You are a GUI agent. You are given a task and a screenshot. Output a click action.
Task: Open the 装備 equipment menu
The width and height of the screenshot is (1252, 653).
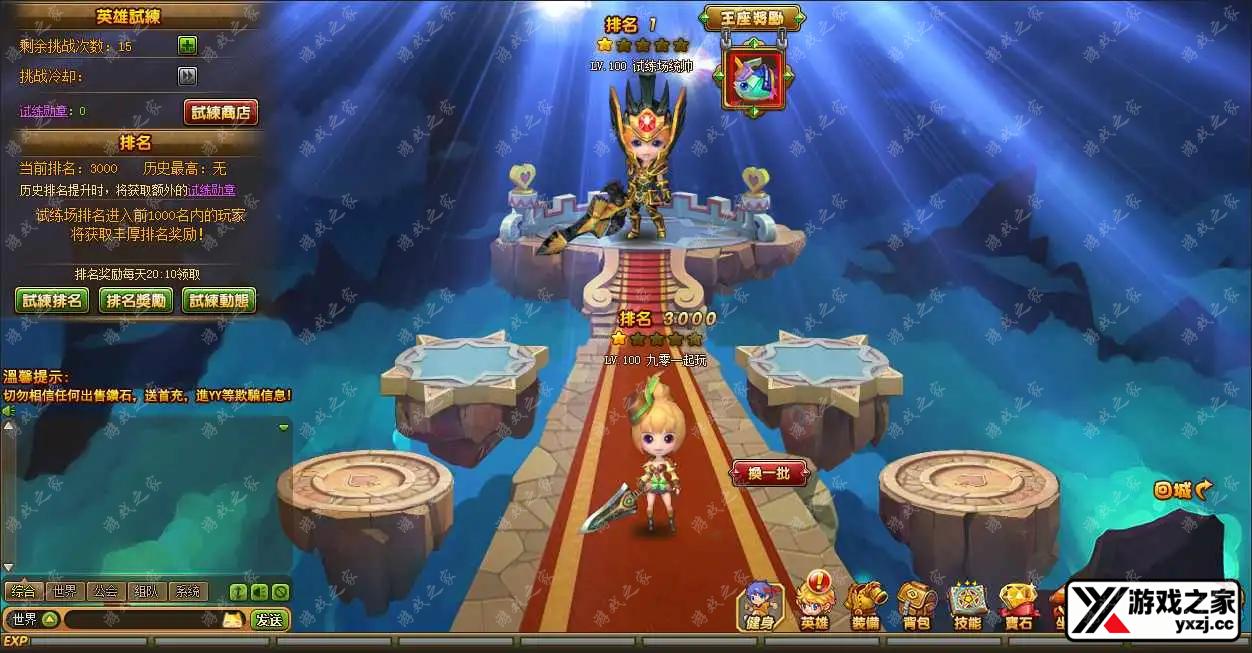tap(866, 606)
